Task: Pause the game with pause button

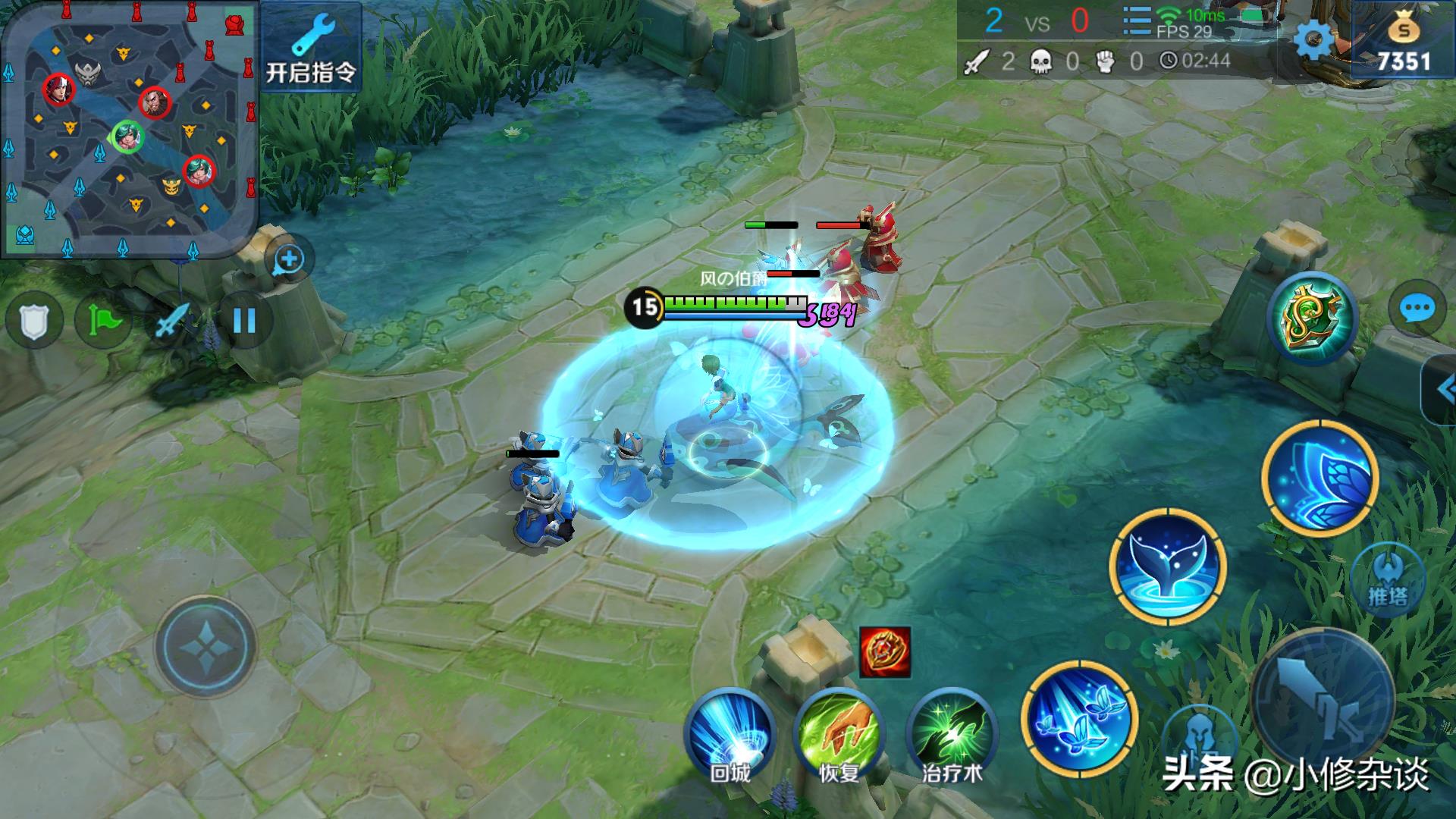Action: [244, 322]
